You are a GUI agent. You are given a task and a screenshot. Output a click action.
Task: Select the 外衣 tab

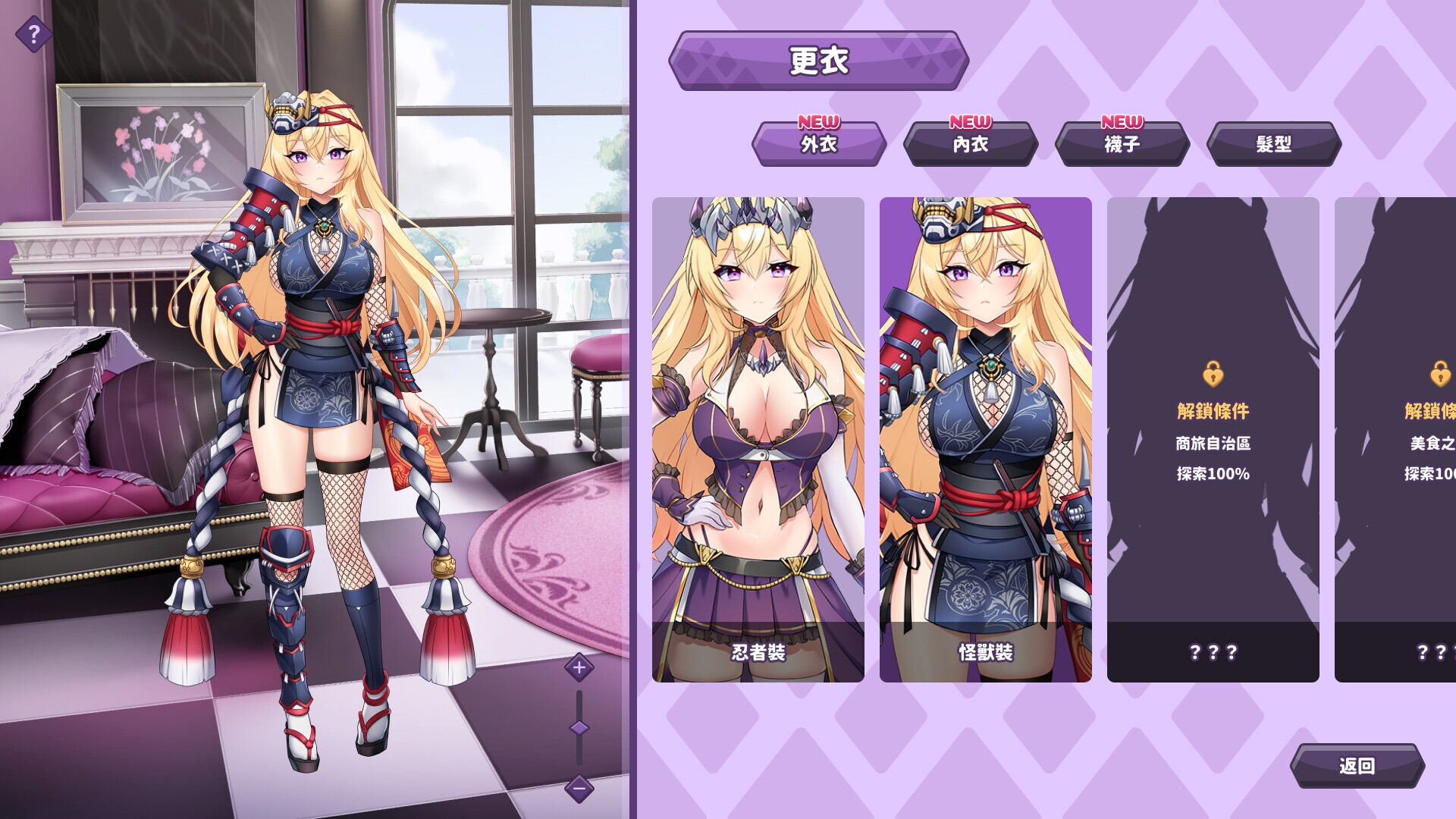click(818, 146)
